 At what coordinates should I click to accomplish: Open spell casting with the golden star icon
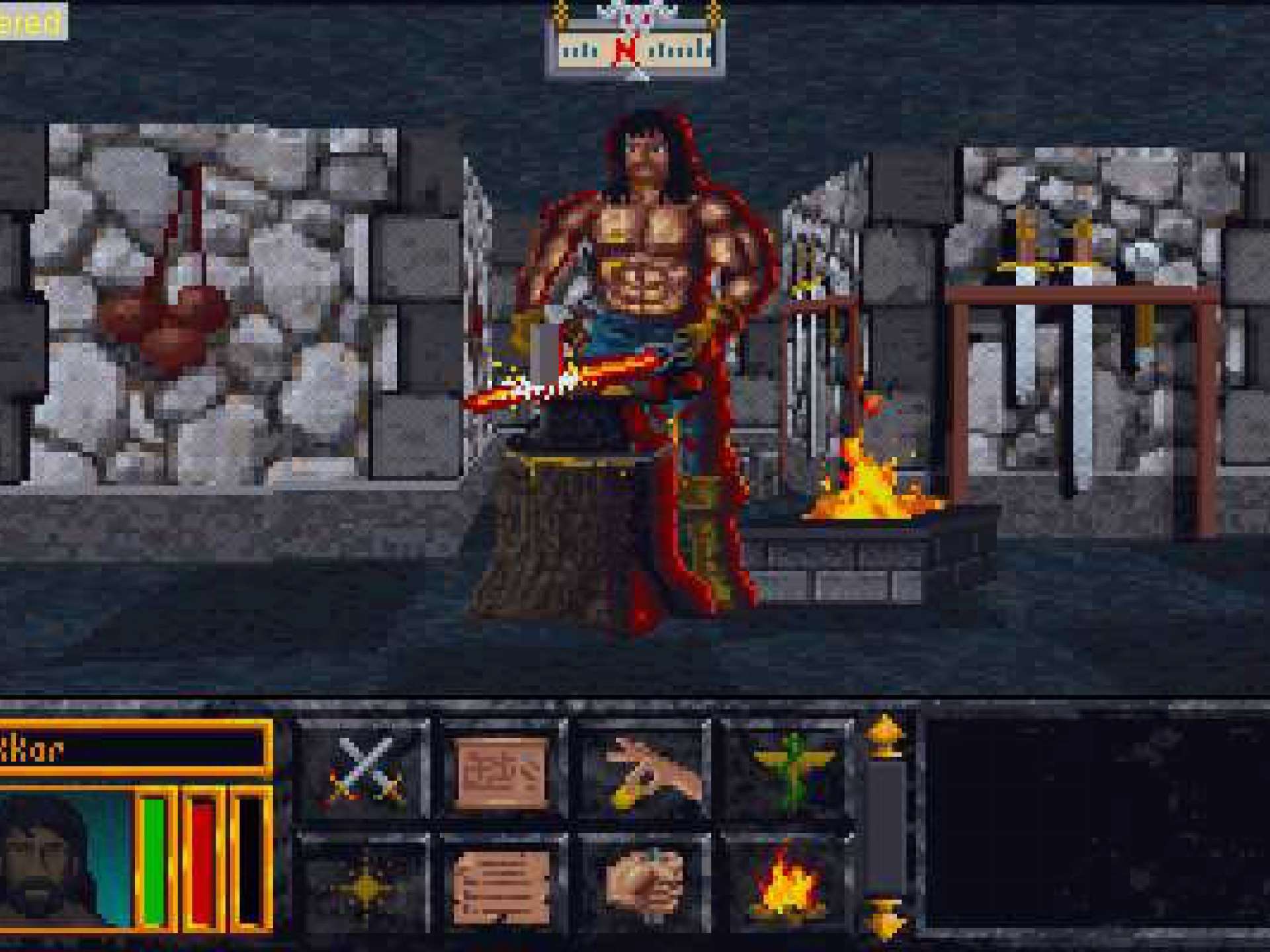[x=366, y=886]
